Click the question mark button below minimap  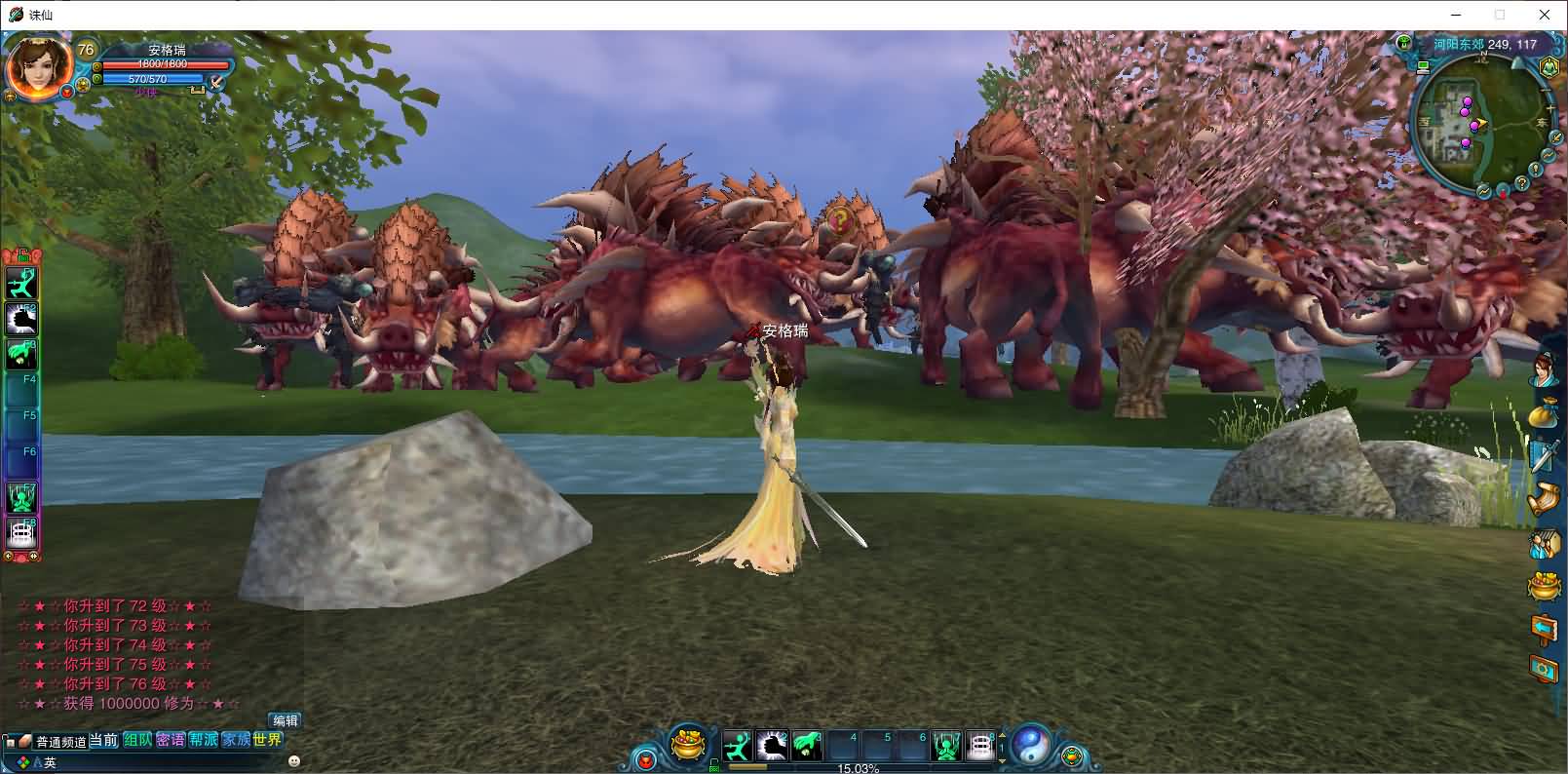coord(1521,183)
